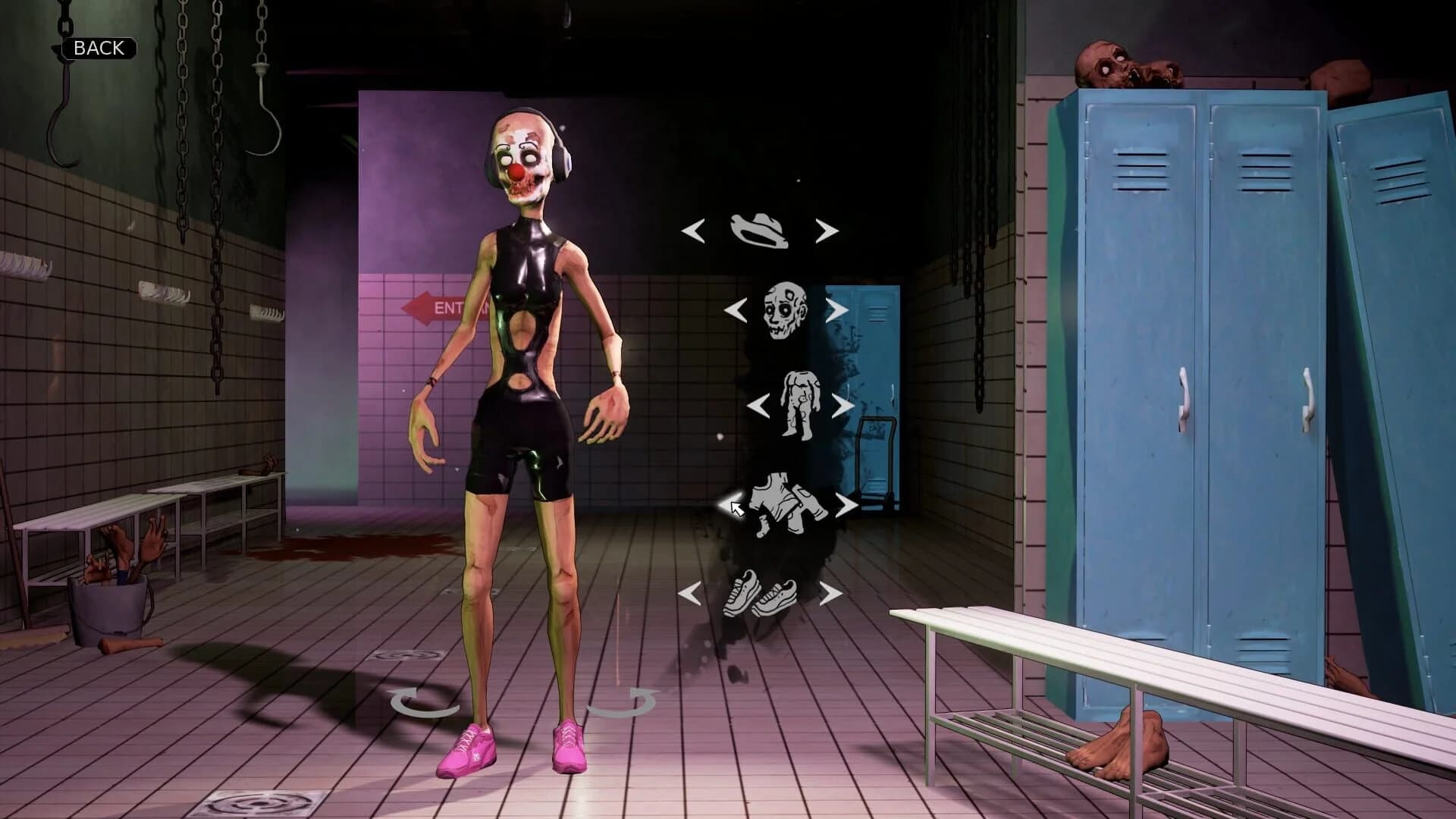
Task: Select the outfit clothing customization icon
Action: point(785,504)
